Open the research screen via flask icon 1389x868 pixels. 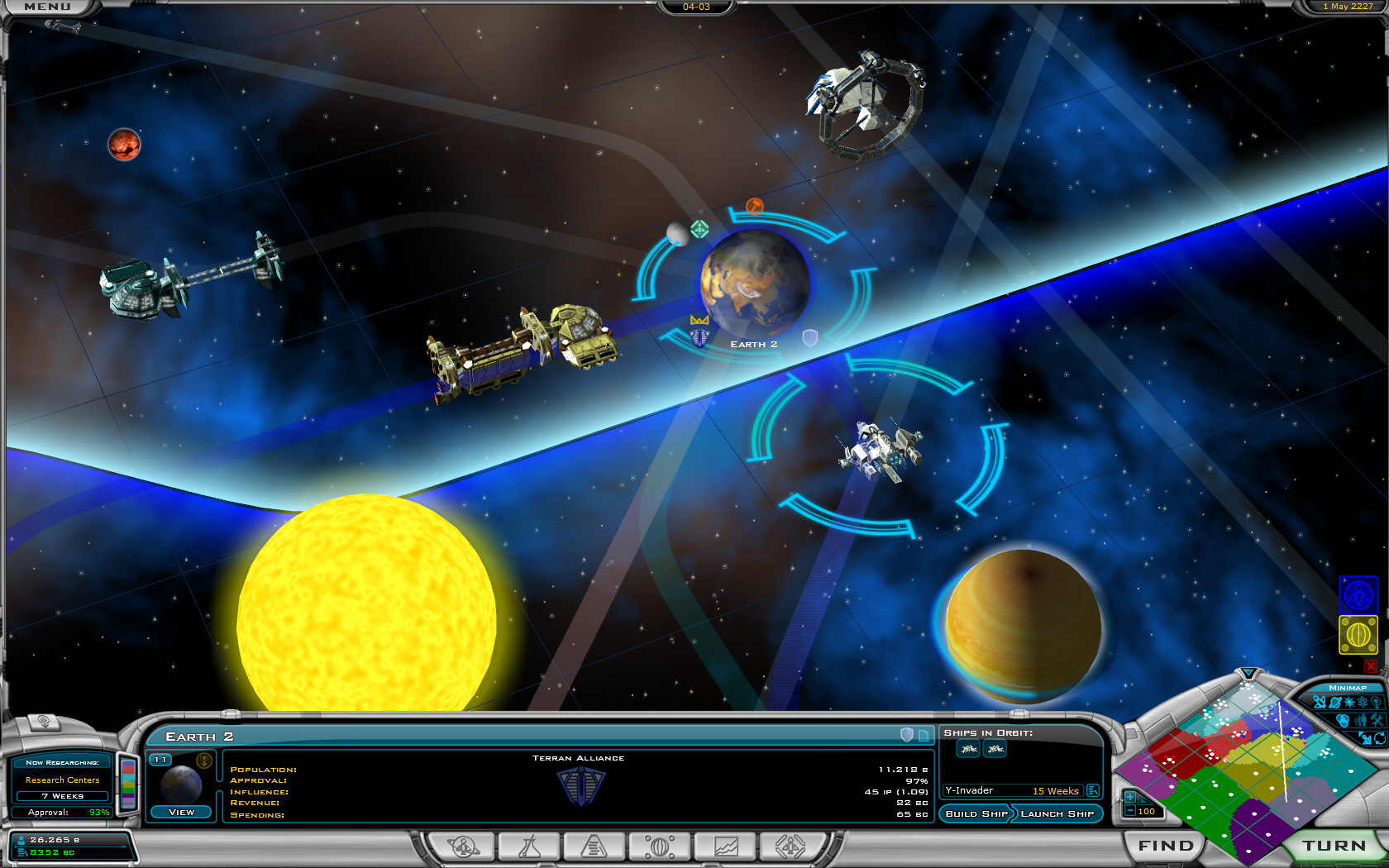point(528,847)
